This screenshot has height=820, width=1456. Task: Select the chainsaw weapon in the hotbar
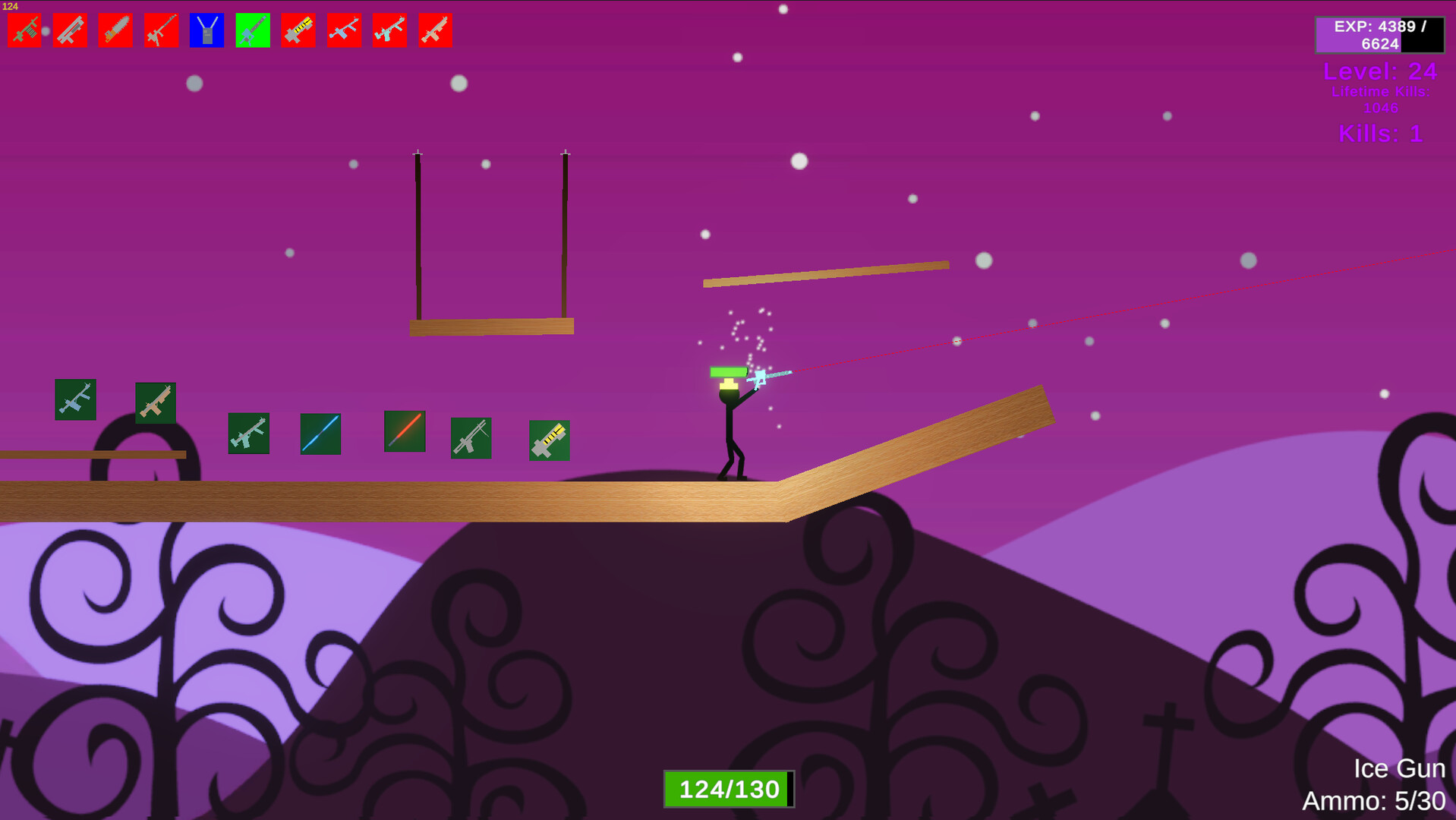(x=115, y=29)
